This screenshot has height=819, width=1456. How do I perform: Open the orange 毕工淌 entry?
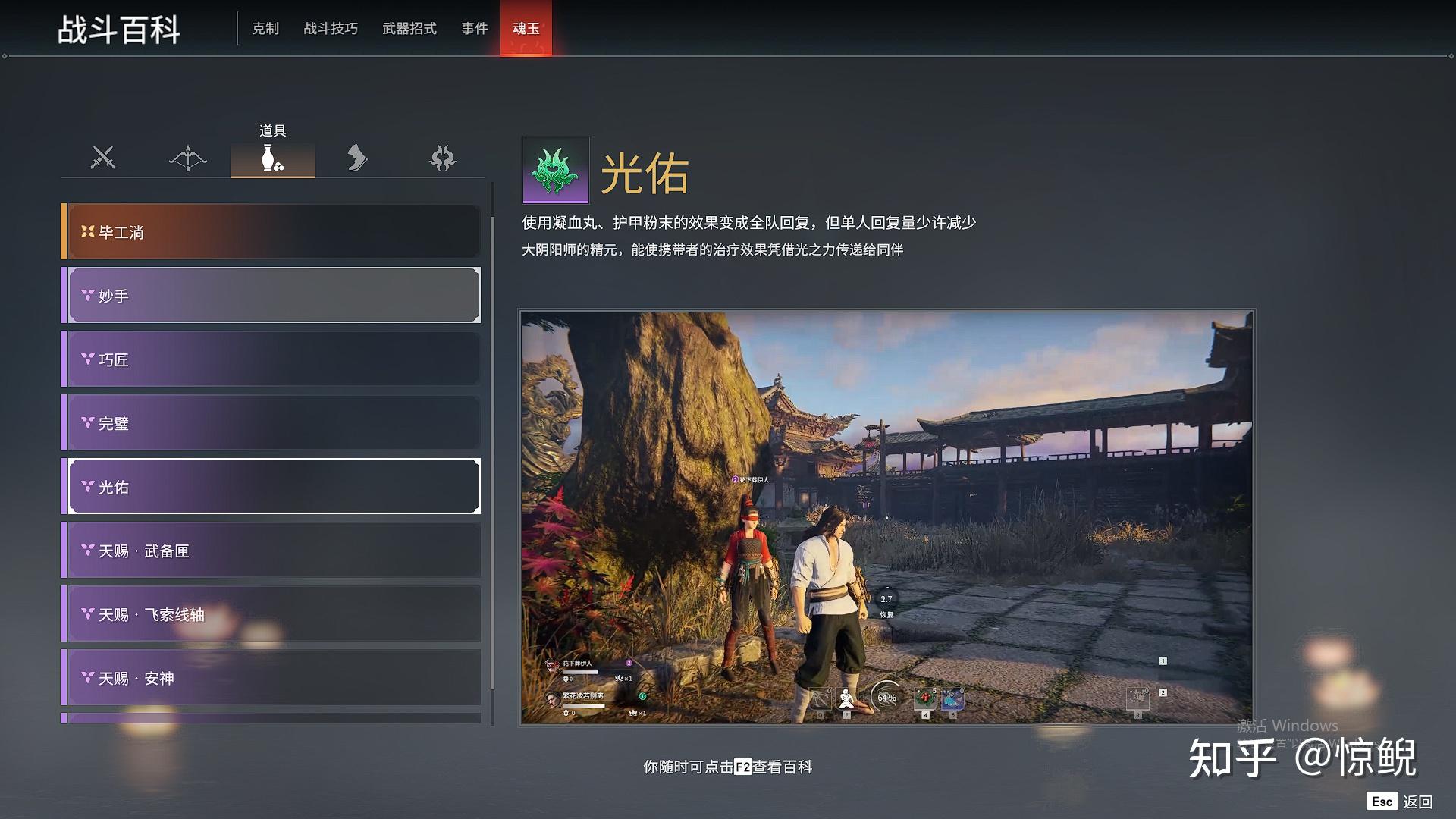[271, 232]
